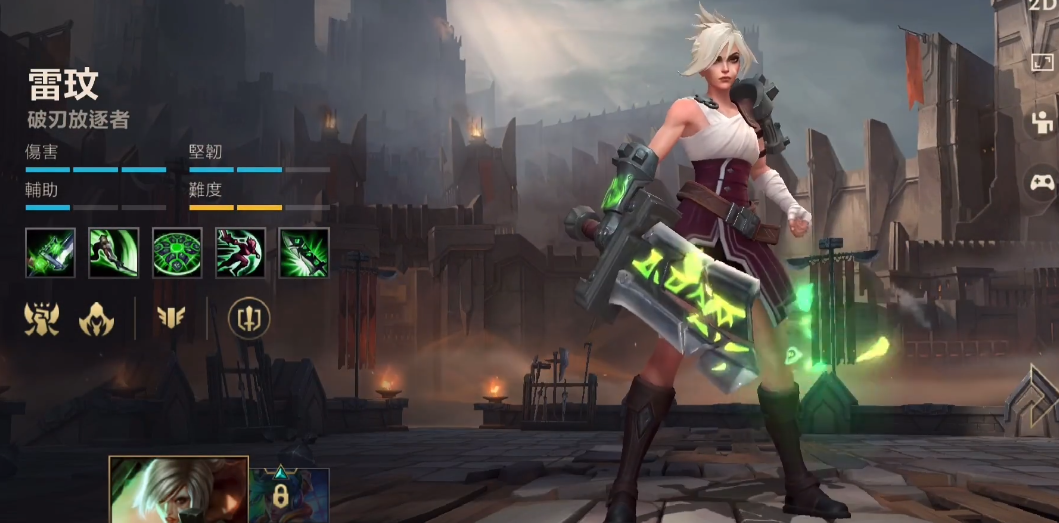This screenshot has height=523, width=1059.
Task: Show the red dashing figure ability
Action: (x=240, y=253)
